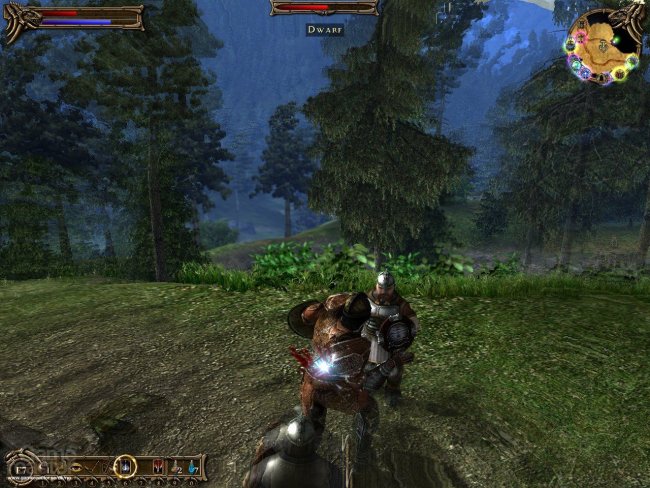Use the red spell book in quickslot 8
This screenshot has height=488, width=650.
click(157, 466)
